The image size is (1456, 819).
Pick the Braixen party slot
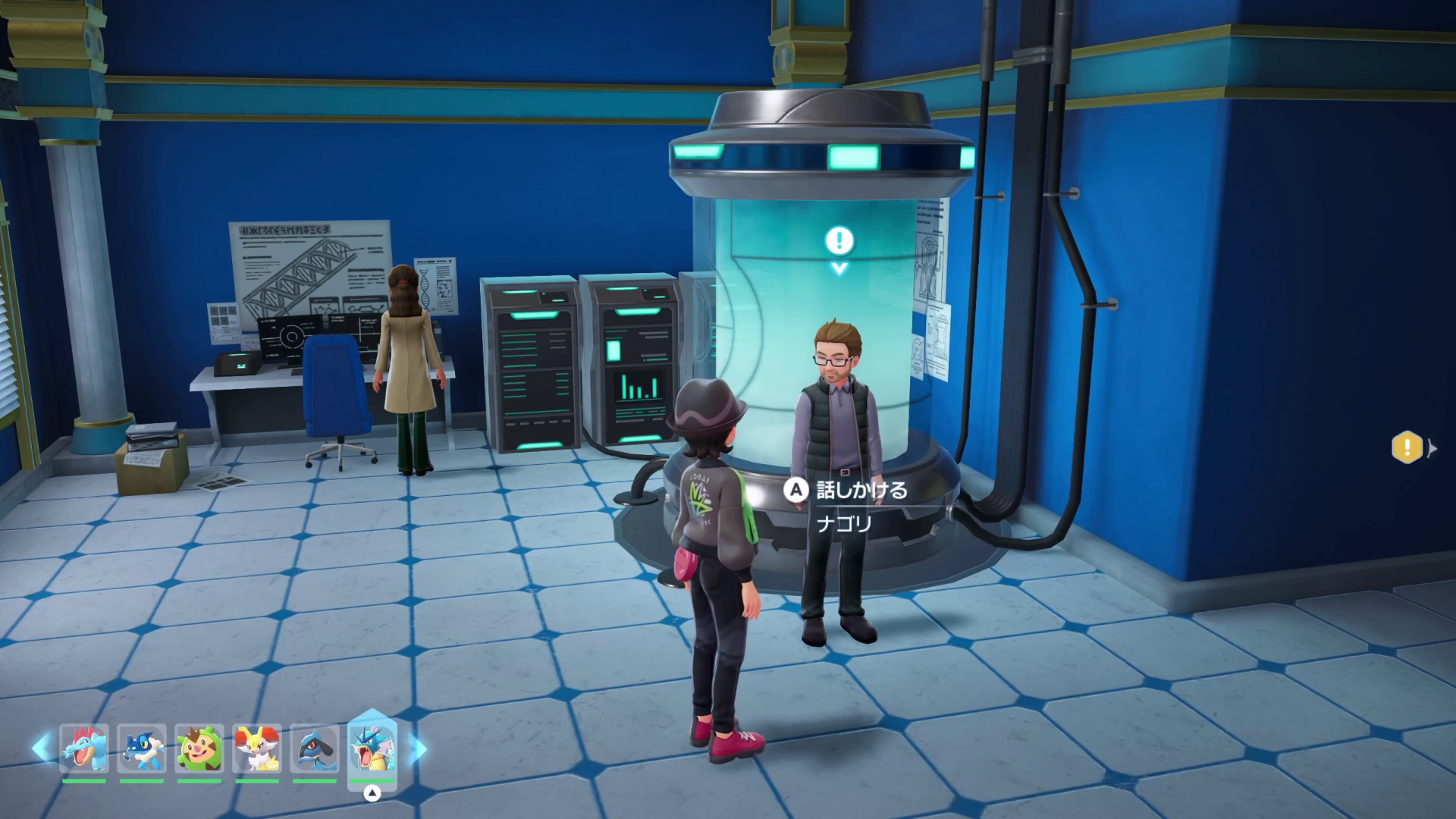[x=257, y=749]
